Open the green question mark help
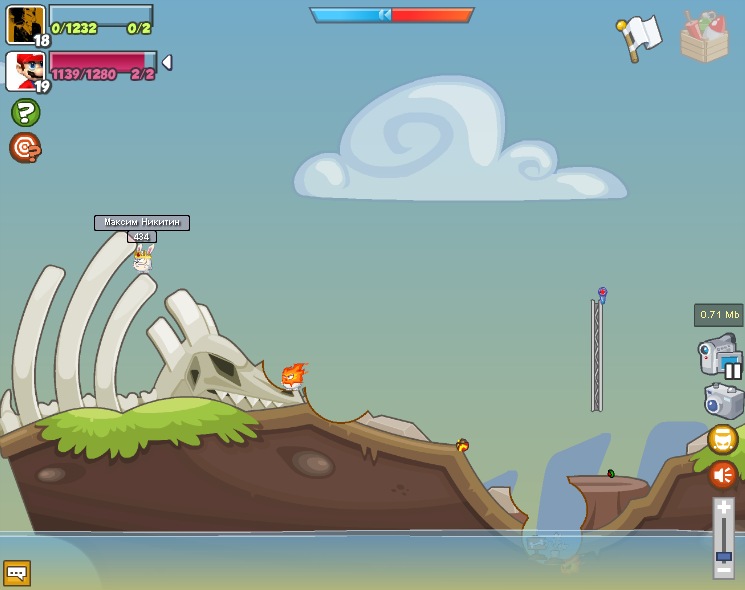The width and height of the screenshot is (745, 590). pyautogui.click(x=25, y=112)
